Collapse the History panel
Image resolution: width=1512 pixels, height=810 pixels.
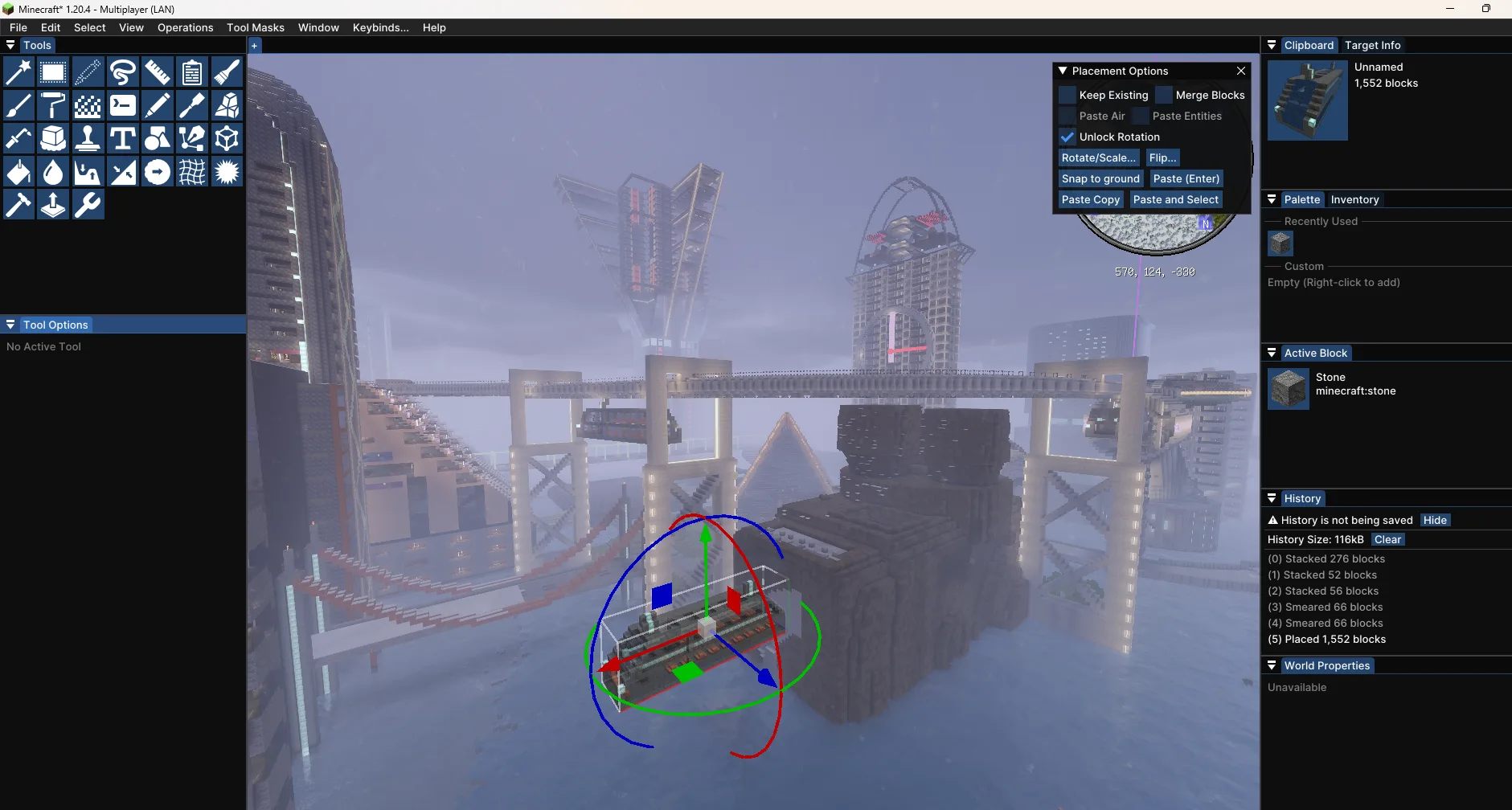1272,498
